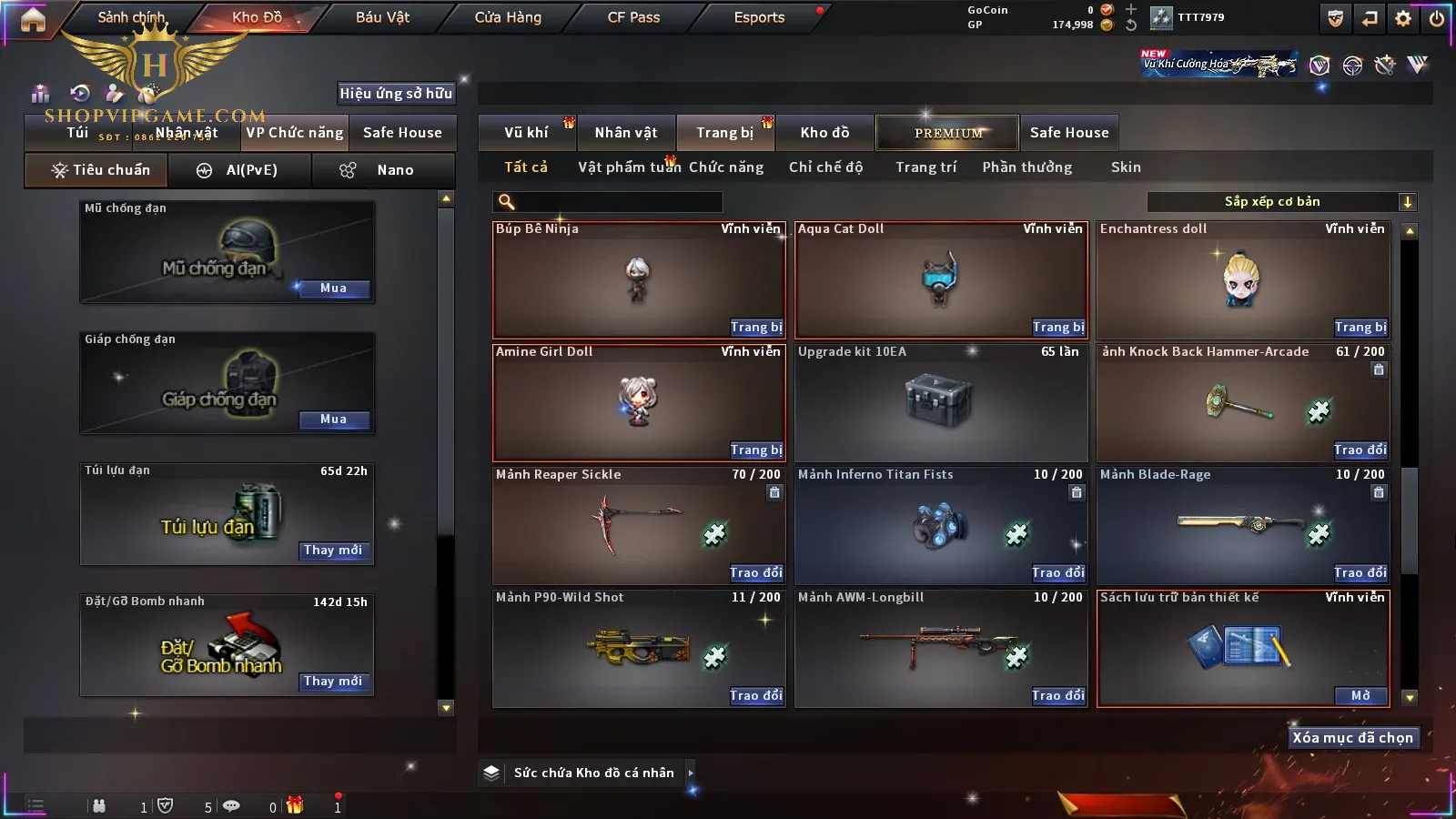
Task: Click the inventory search field
Action: (610, 202)
